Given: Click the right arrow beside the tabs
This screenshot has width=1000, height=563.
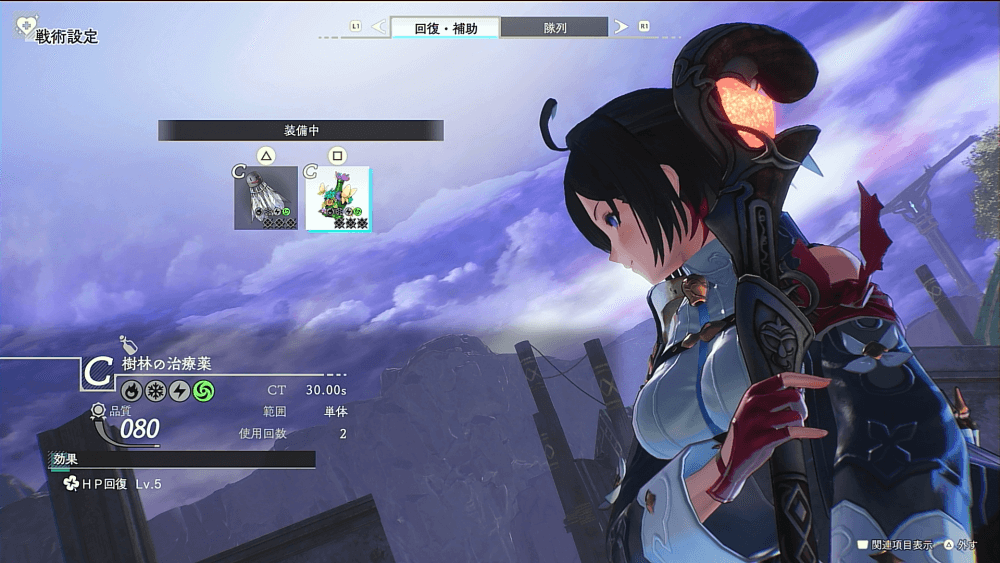Looking at the screenshot, I should tap(621, 27).
